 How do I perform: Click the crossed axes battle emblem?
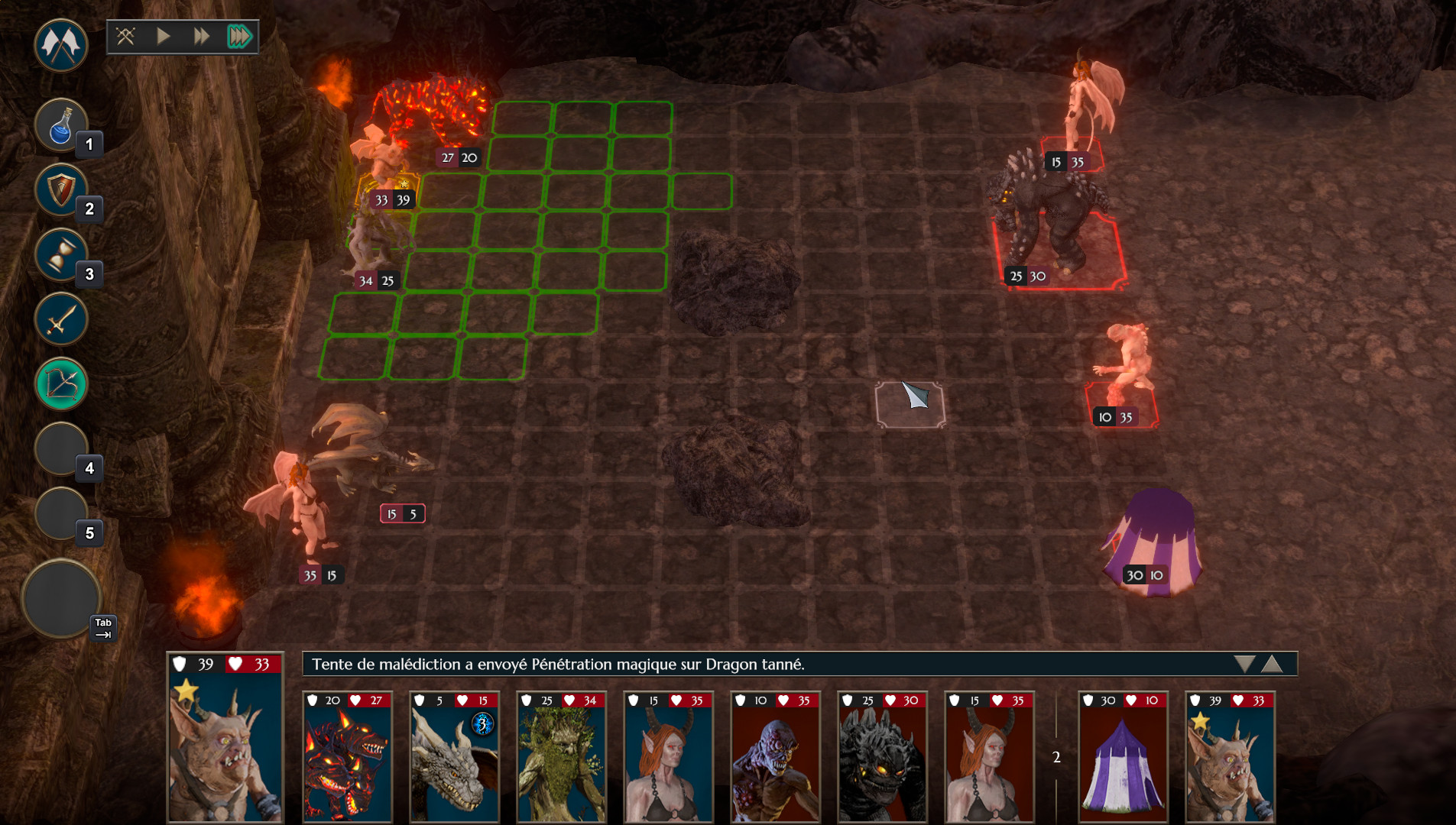(x=61, y=45)
